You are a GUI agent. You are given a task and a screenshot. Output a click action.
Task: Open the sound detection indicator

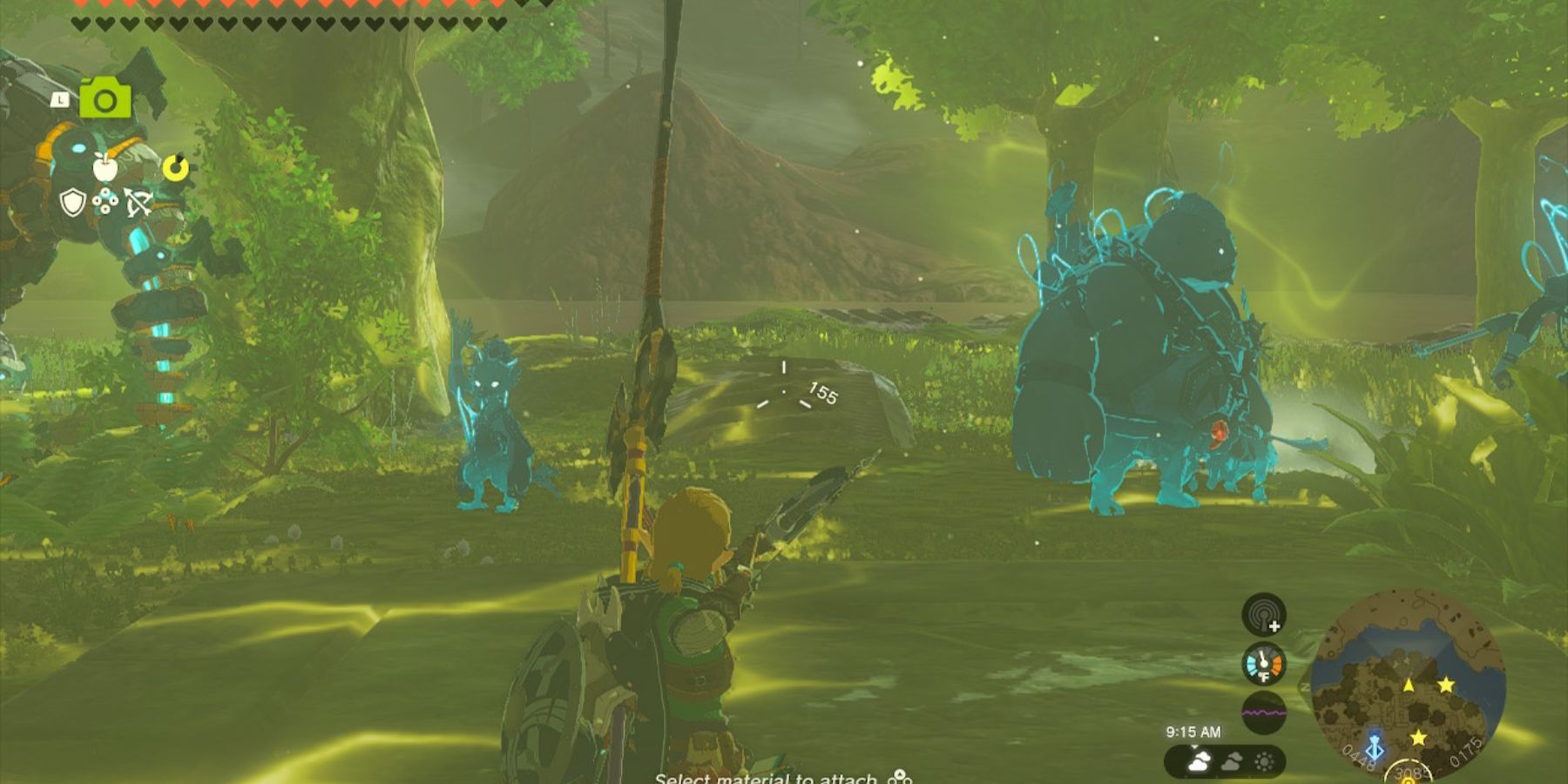(1263, 616)
